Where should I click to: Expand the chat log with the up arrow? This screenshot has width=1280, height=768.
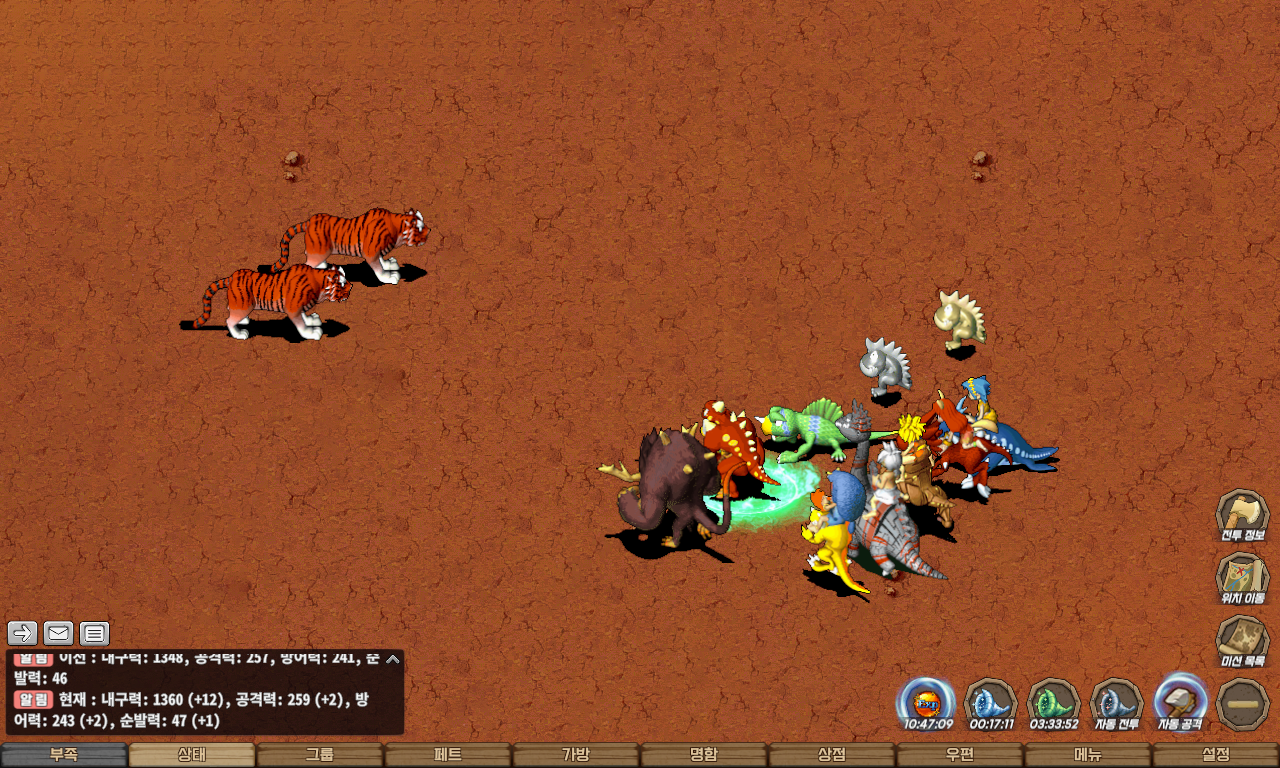[393, 659]
